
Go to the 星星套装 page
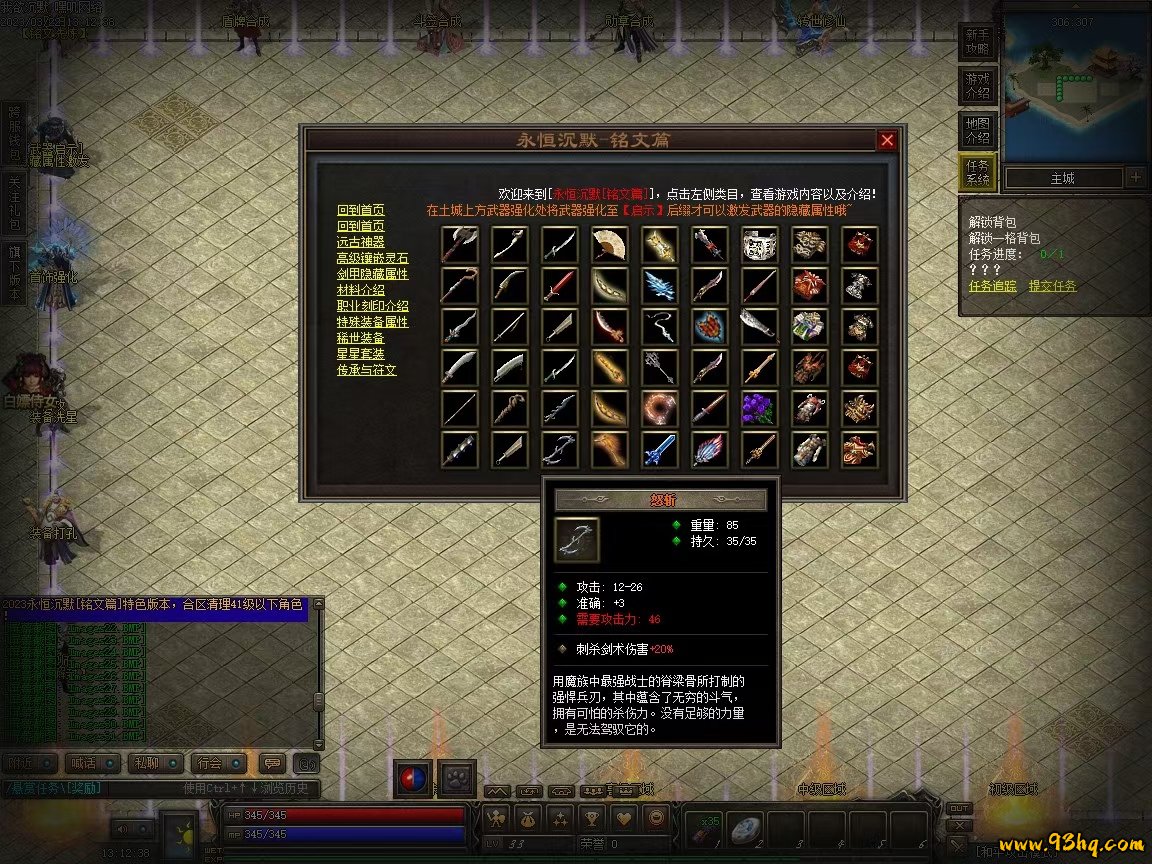tap(360, 353)
